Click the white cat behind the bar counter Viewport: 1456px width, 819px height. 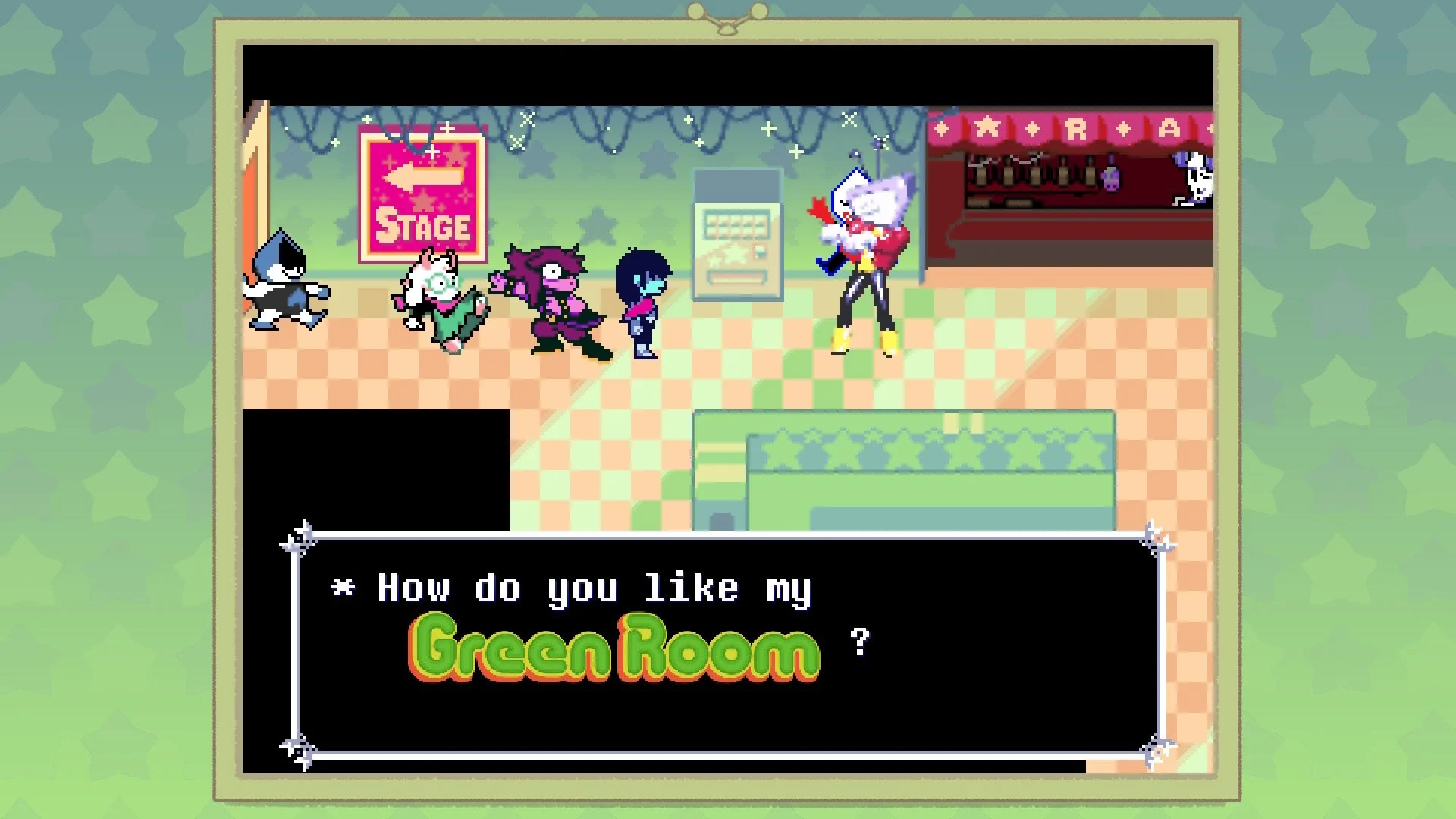(1196, 179)
